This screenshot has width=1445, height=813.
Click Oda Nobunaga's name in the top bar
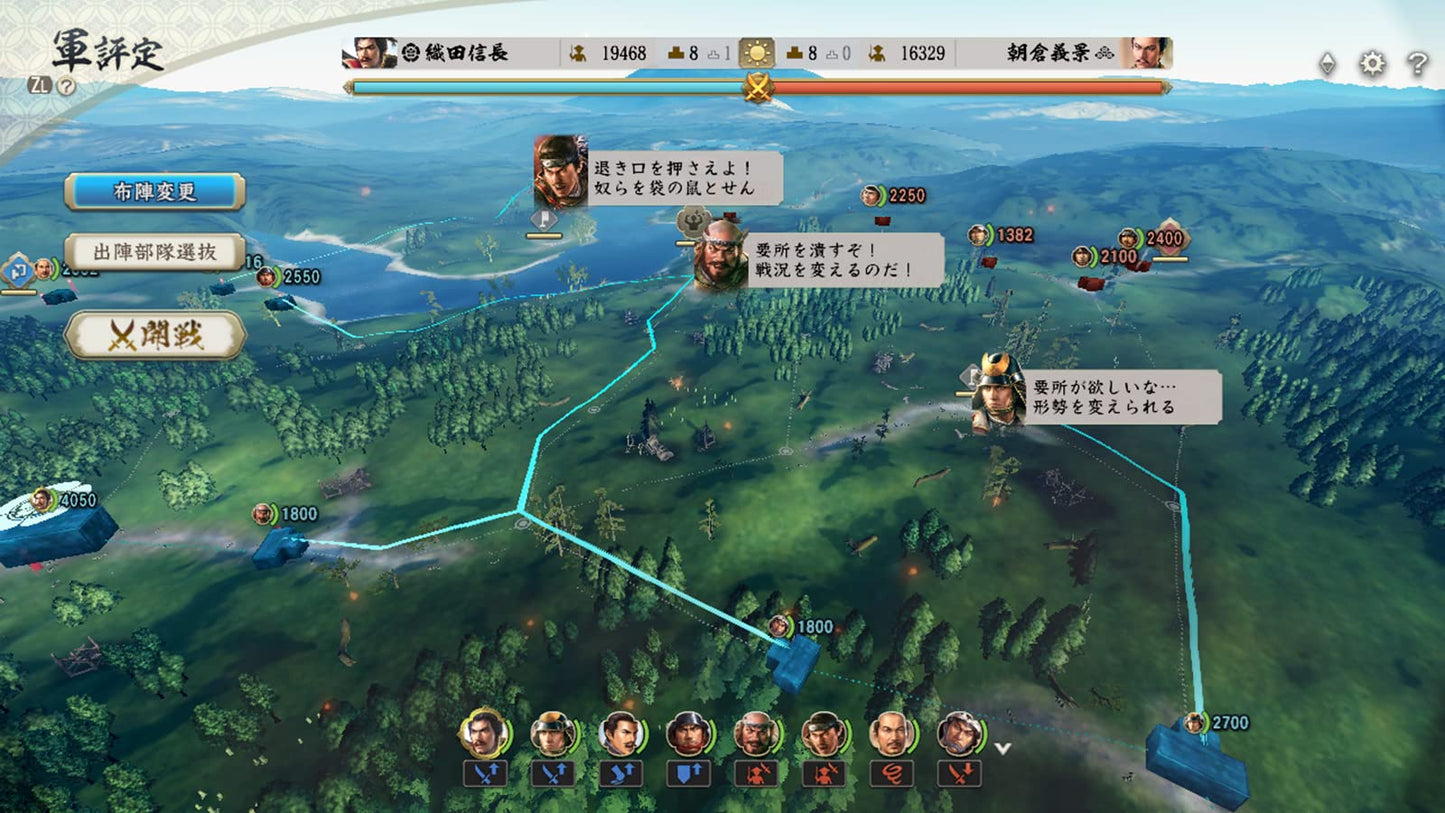468,53
